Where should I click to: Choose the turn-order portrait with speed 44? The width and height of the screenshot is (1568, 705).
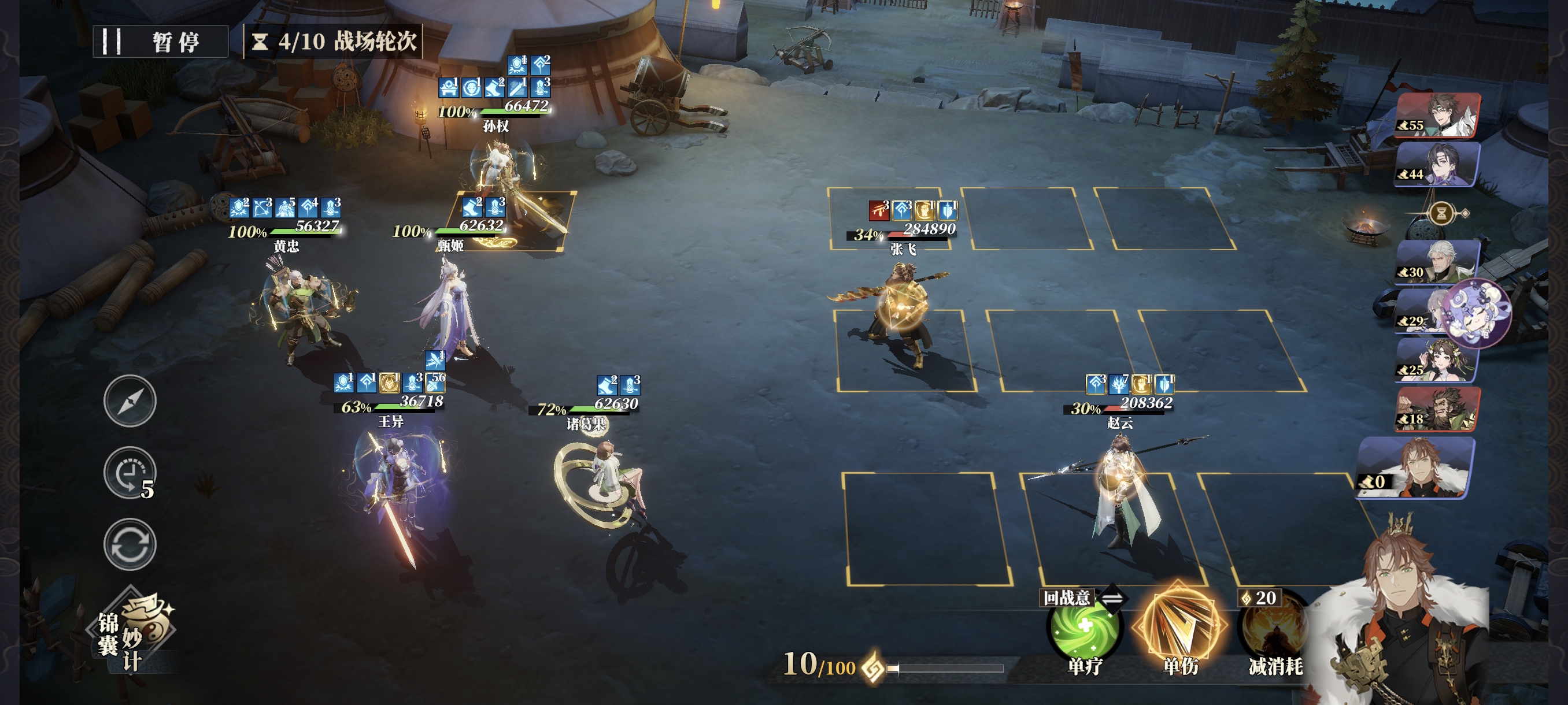coord(1438,164)
